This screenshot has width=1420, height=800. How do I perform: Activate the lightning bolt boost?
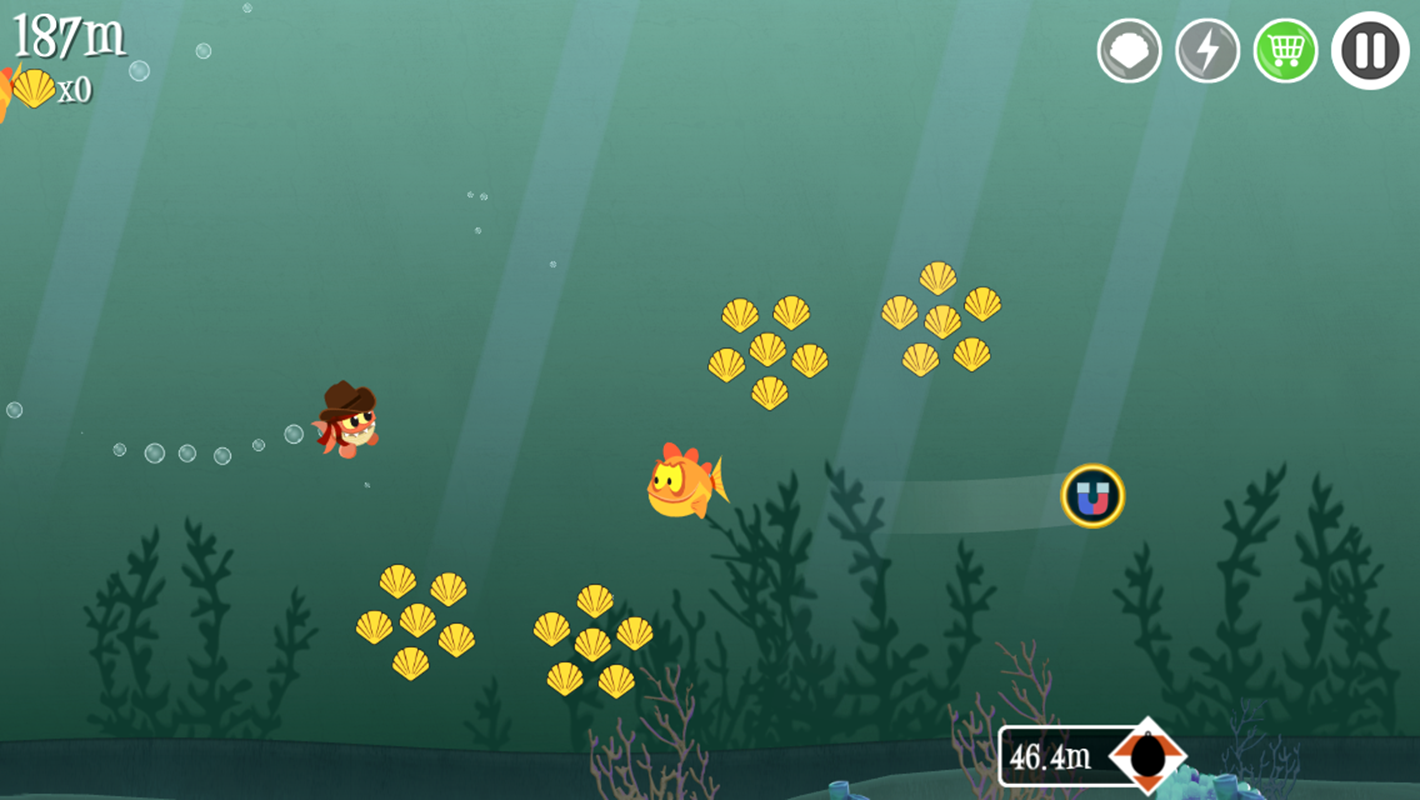[1207, 50]
